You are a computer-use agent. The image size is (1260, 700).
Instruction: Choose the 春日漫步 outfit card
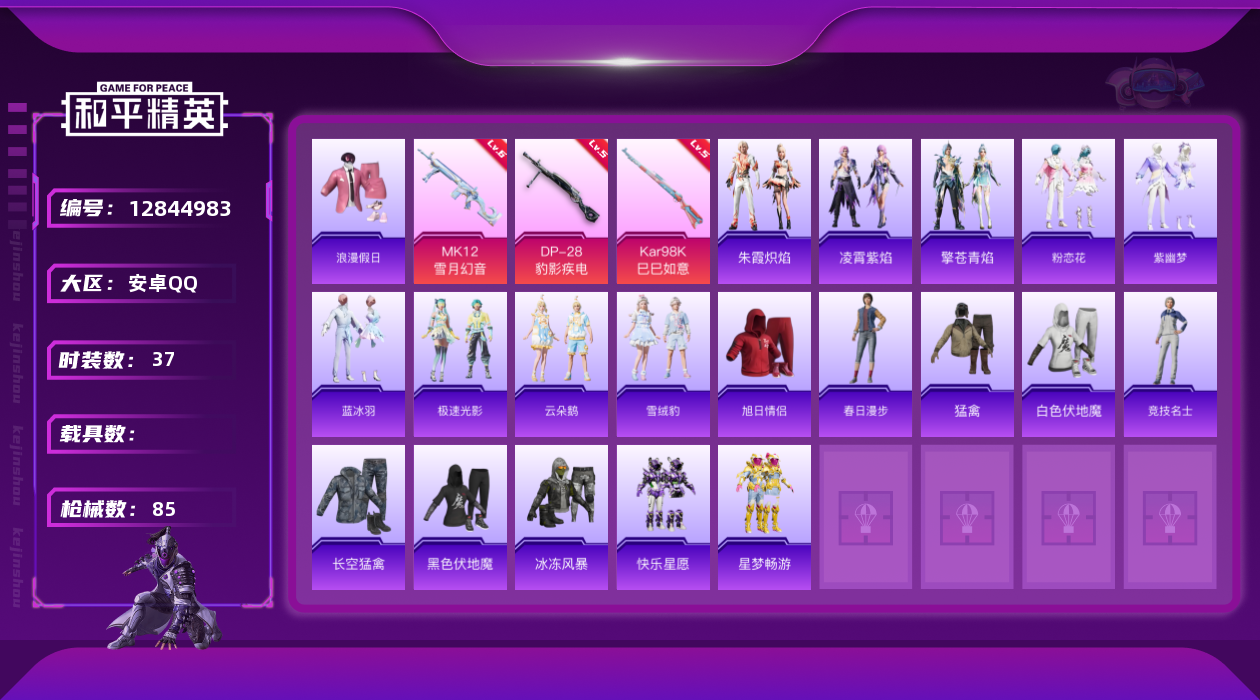coord(865,364)
